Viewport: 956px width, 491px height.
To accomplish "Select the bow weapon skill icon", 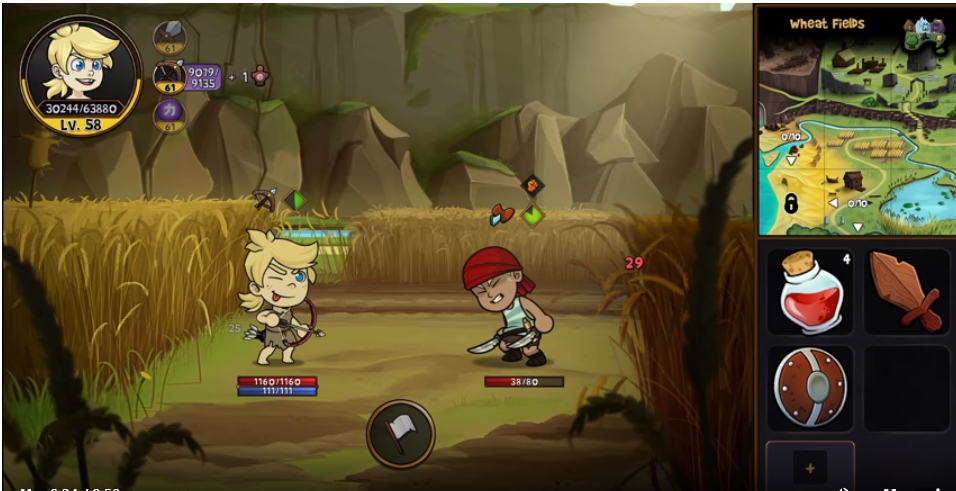I will 168,76.
